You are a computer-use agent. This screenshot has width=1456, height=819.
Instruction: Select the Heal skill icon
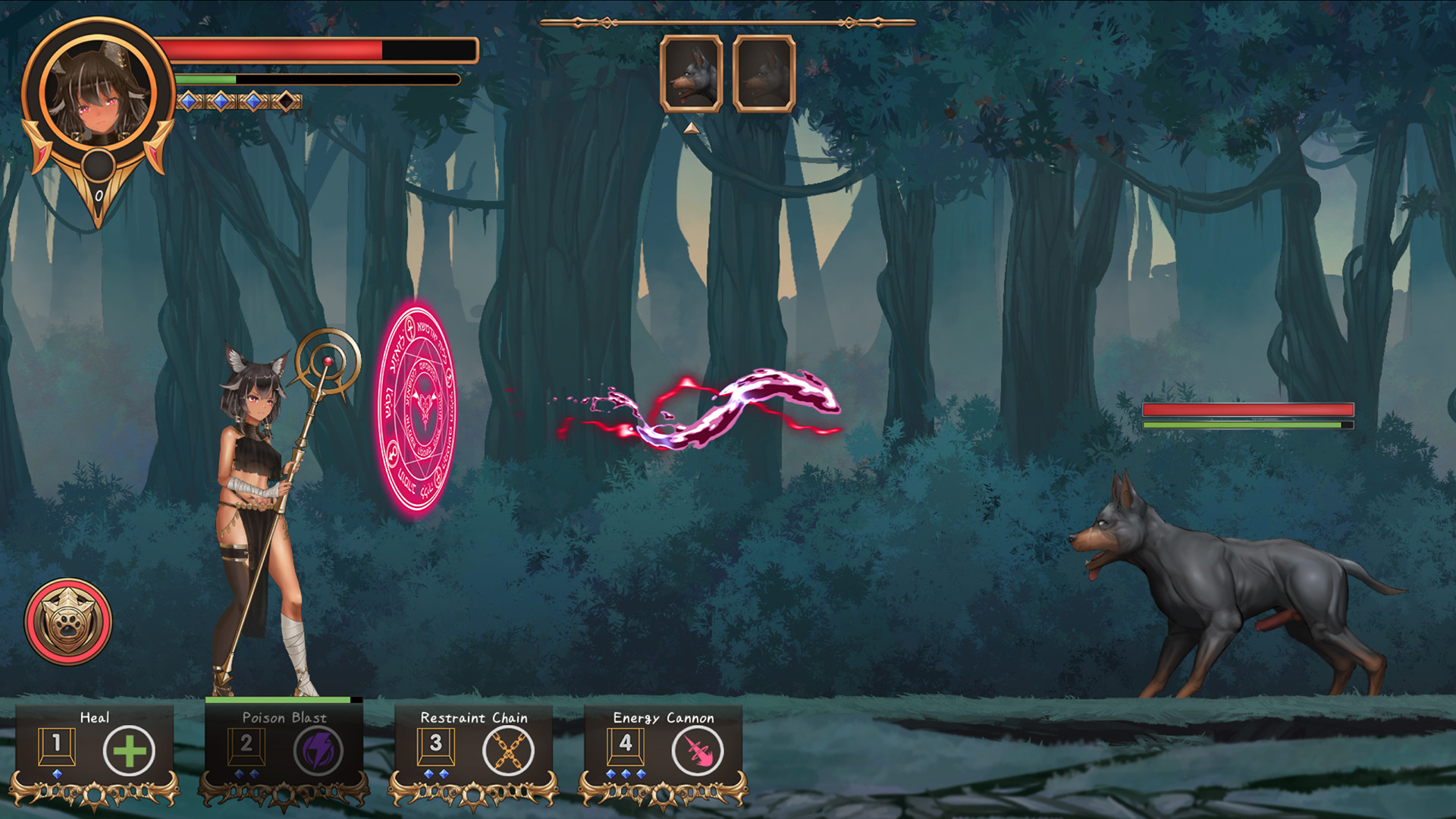click(x=129, y=751)
